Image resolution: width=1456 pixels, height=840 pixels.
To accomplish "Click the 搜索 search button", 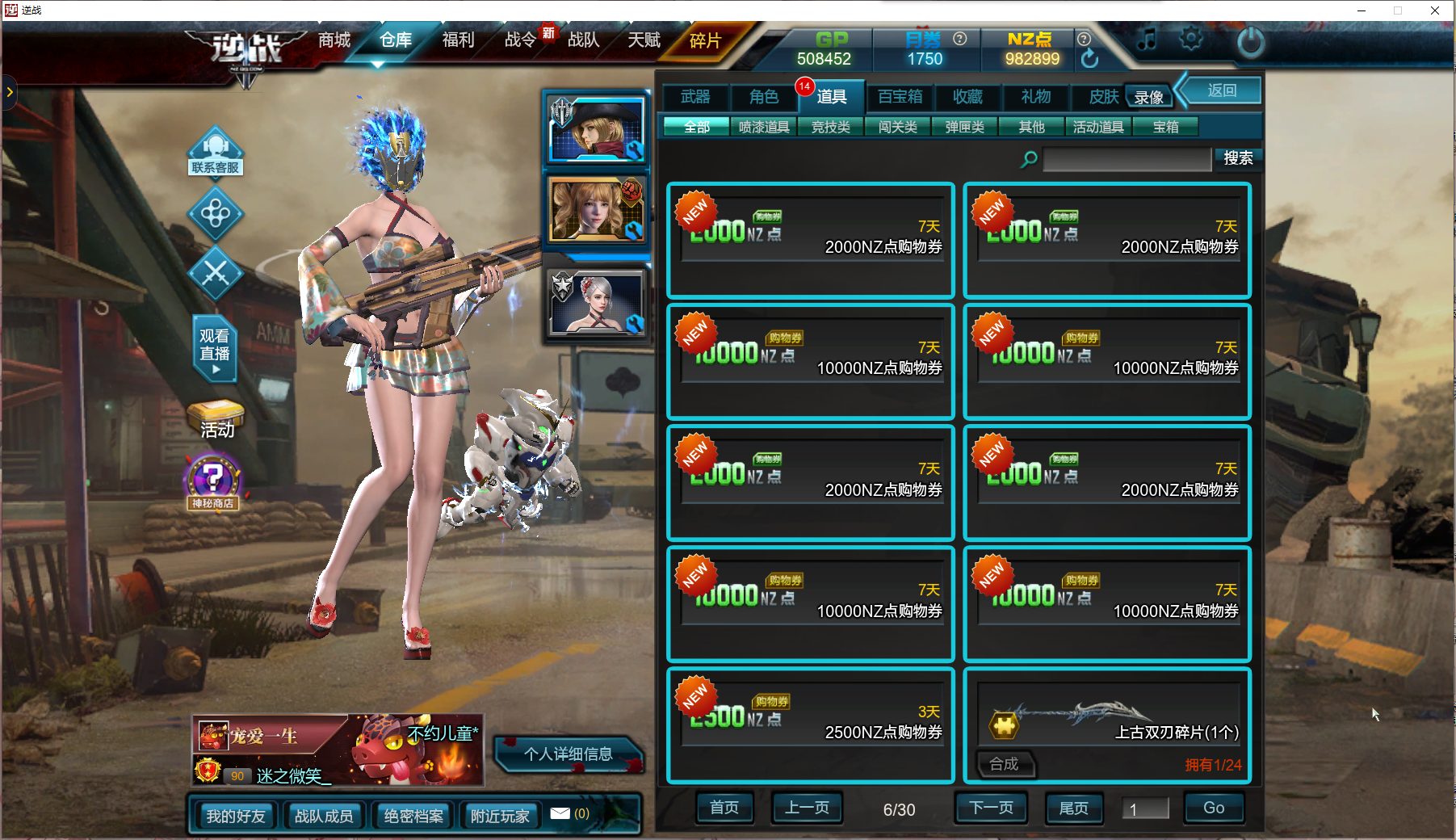I will [1237, 158].
